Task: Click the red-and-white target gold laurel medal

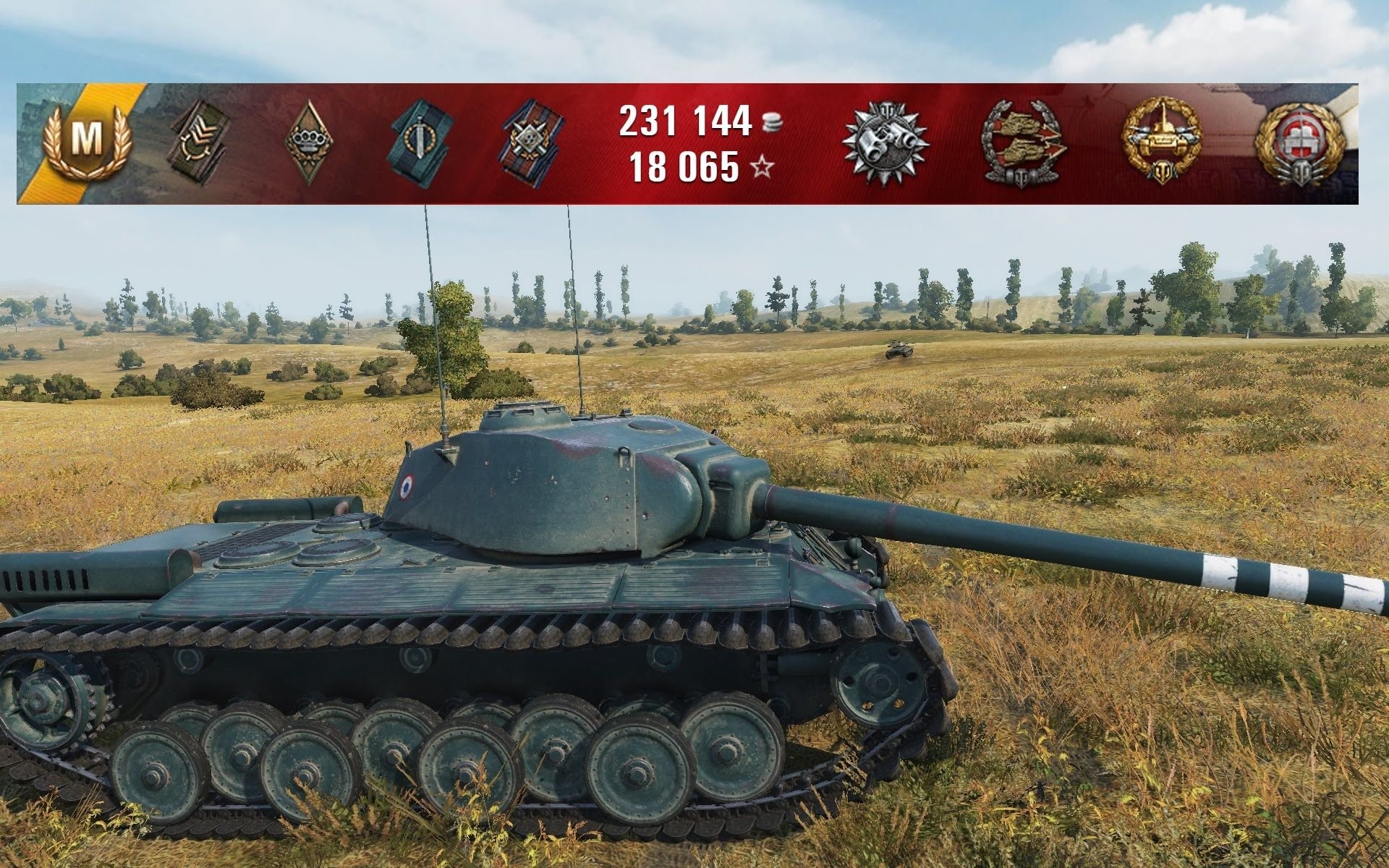Action: tap(1300, 142)
